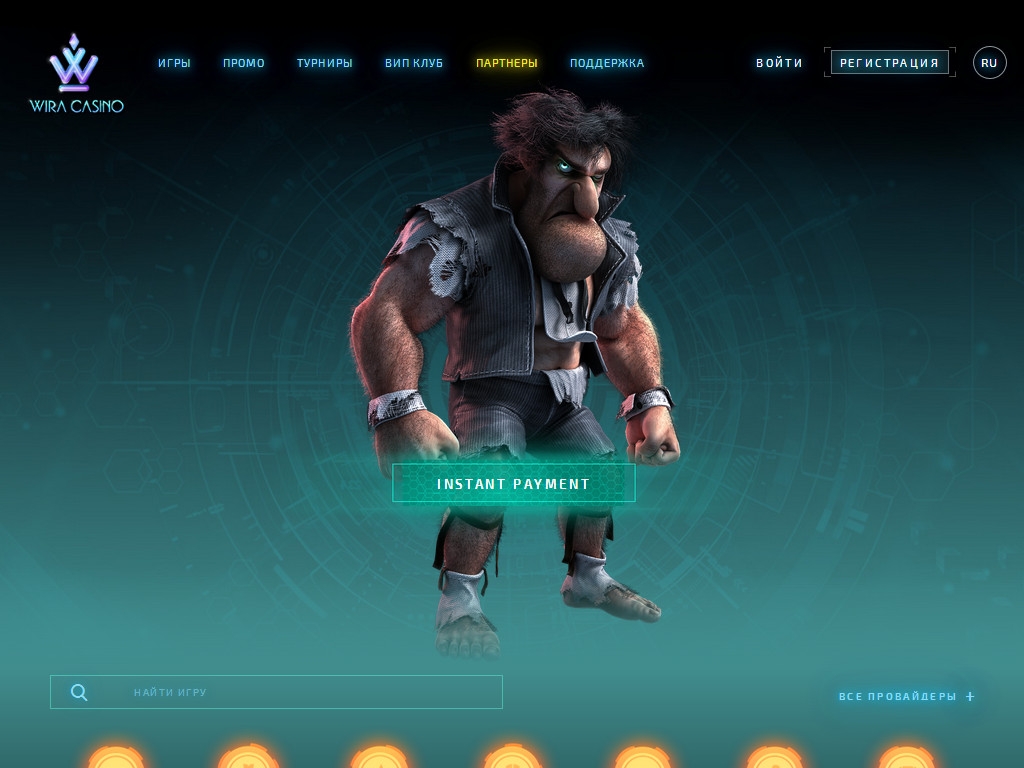Open the РЕГИСТРАЦИЯ sign-up form
Viewport: 1024px width, 768px height.
[889, 63]
